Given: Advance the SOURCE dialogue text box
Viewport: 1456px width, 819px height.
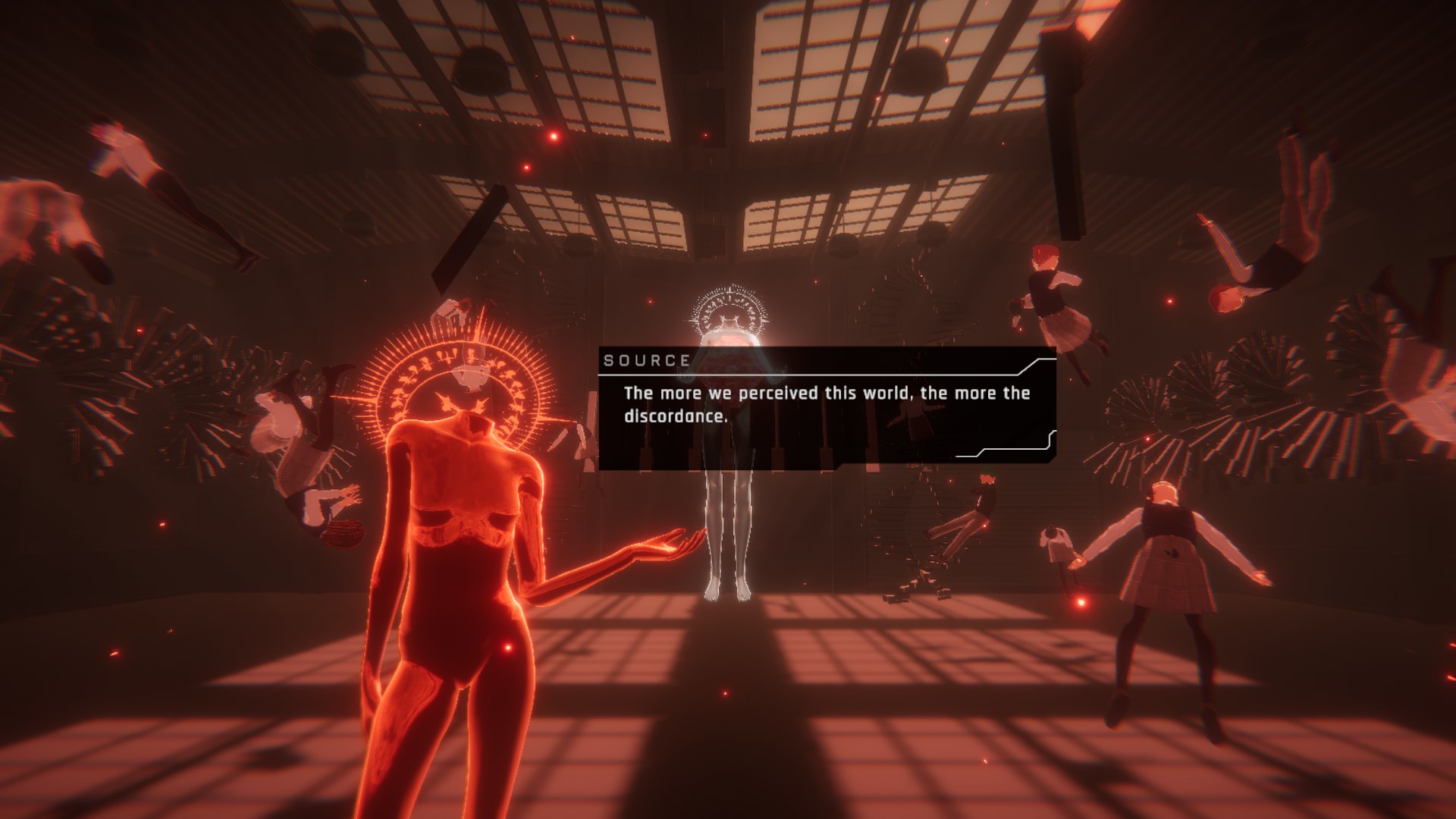Looking at the screenshot, I should [827, 409].
